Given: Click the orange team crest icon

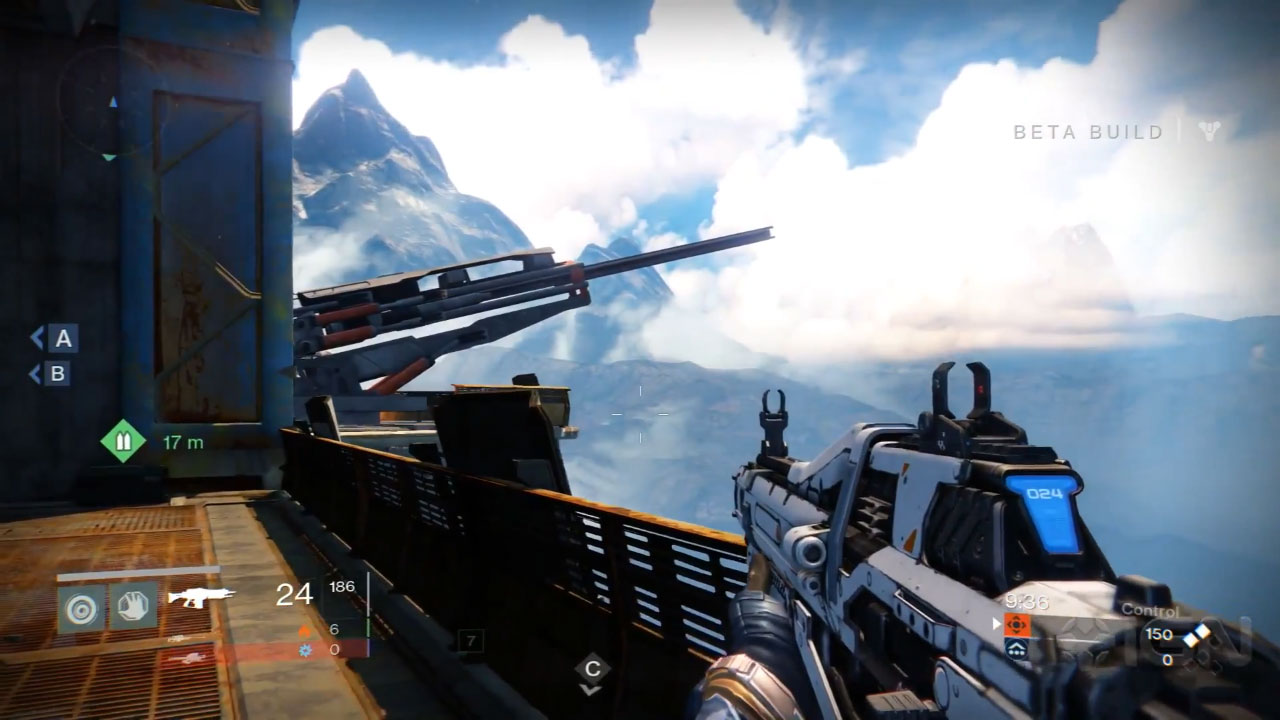Looking at the screenshot, I should [x=1015, y=623].
